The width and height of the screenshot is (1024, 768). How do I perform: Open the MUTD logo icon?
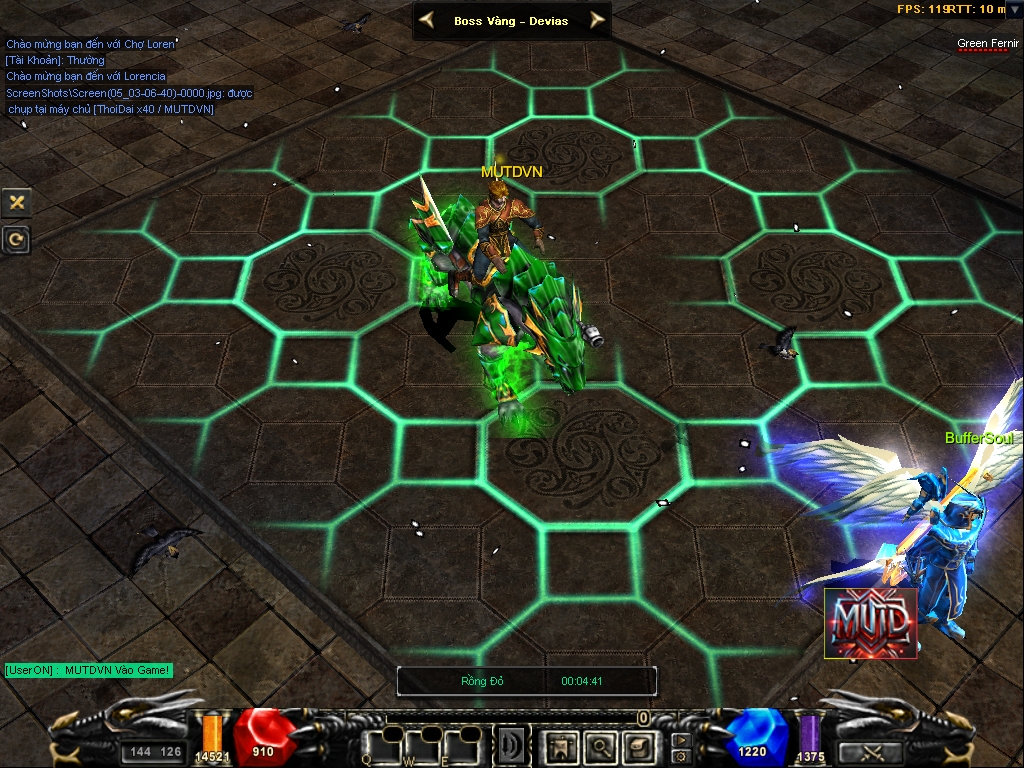[x=870, y=623]
